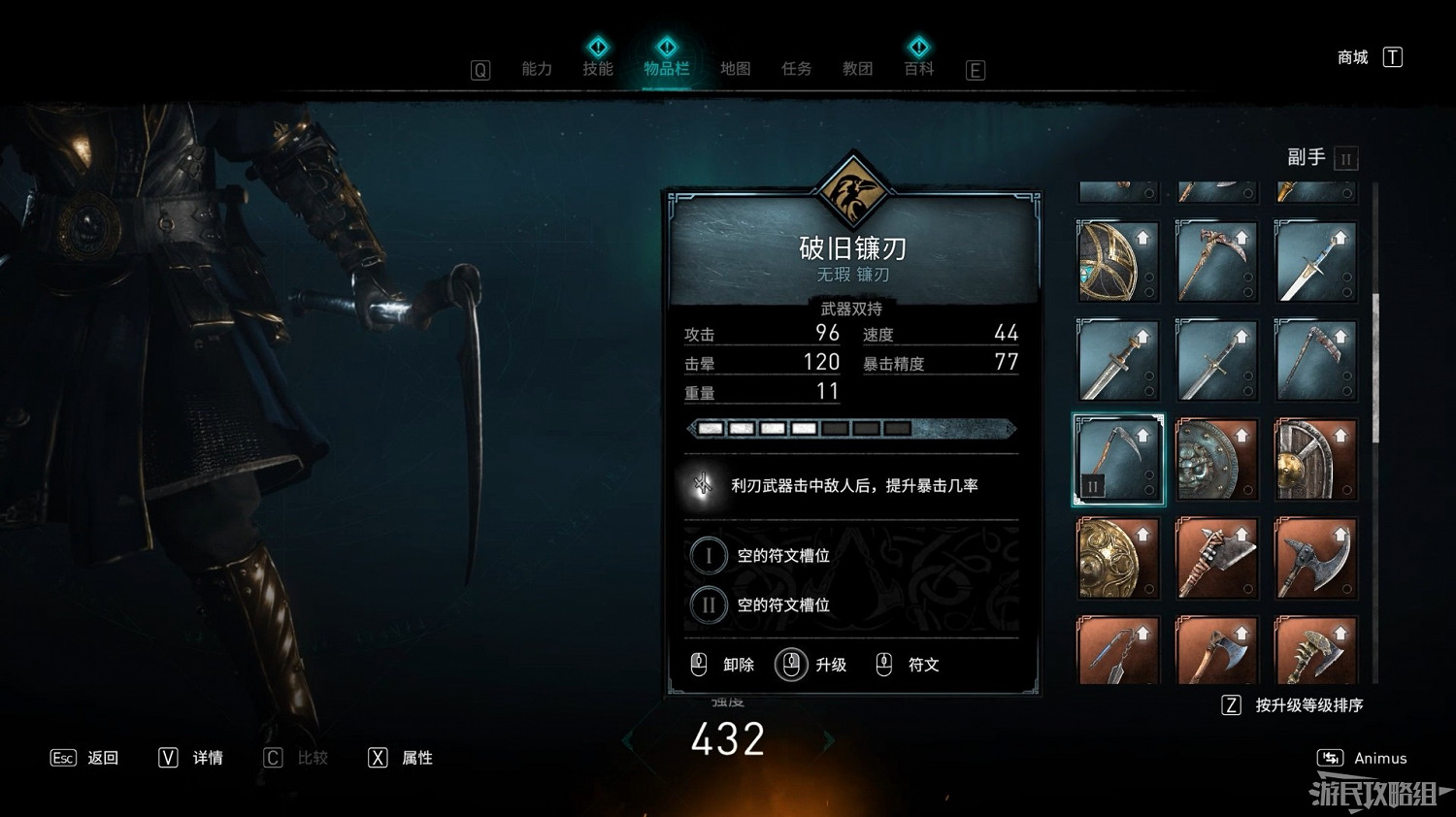Select the hammer weapon in the grid

pos(1217,558)
